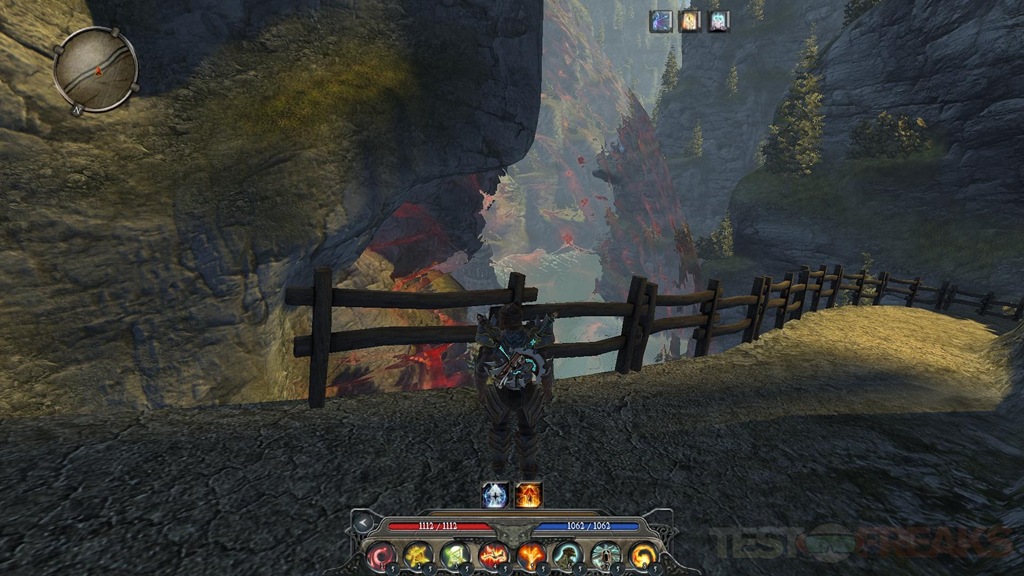Use the yellow rune skill

(x=417, y=555)
